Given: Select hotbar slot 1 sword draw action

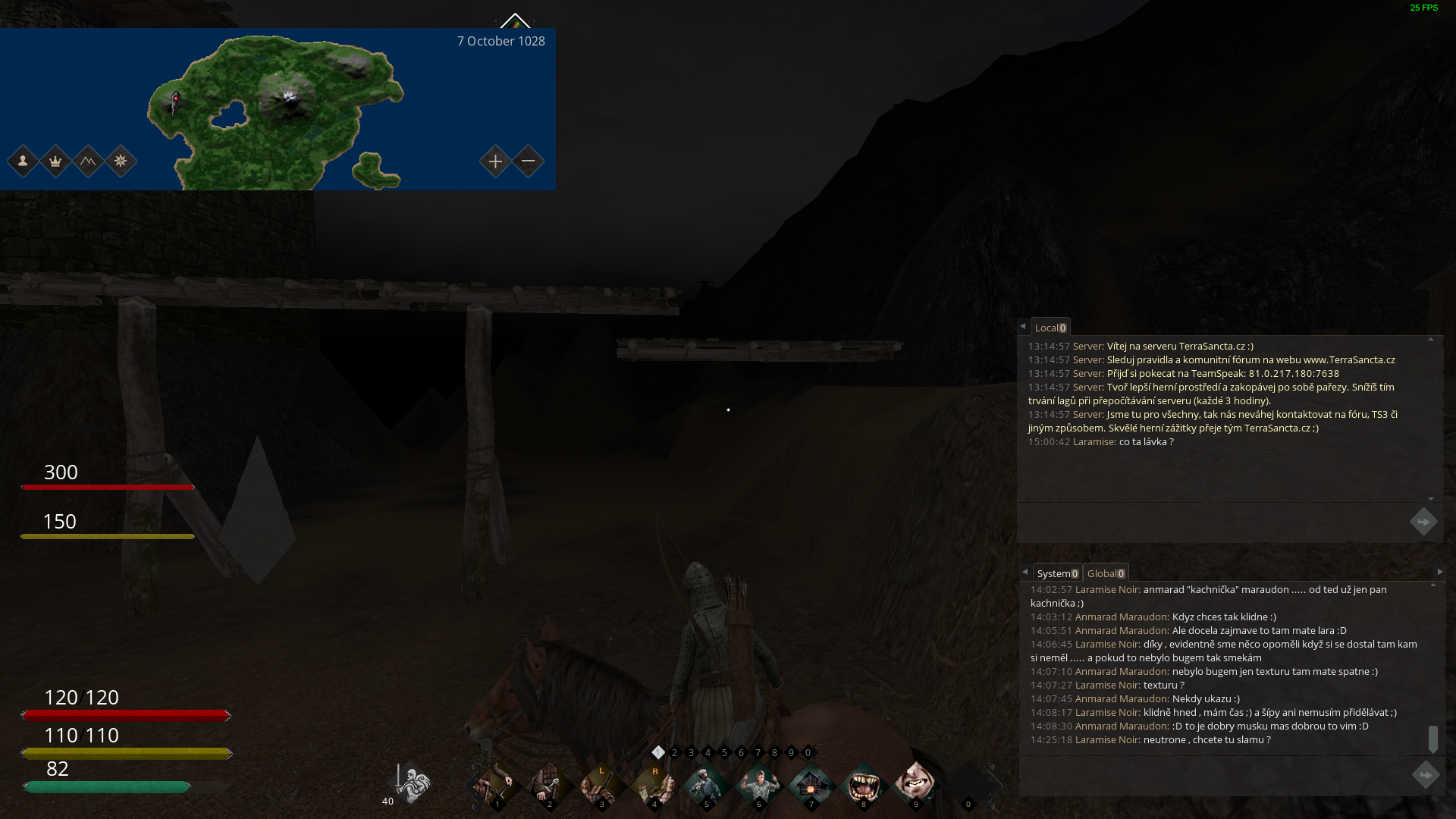Looking at the screenshot, I should point(497,783).
